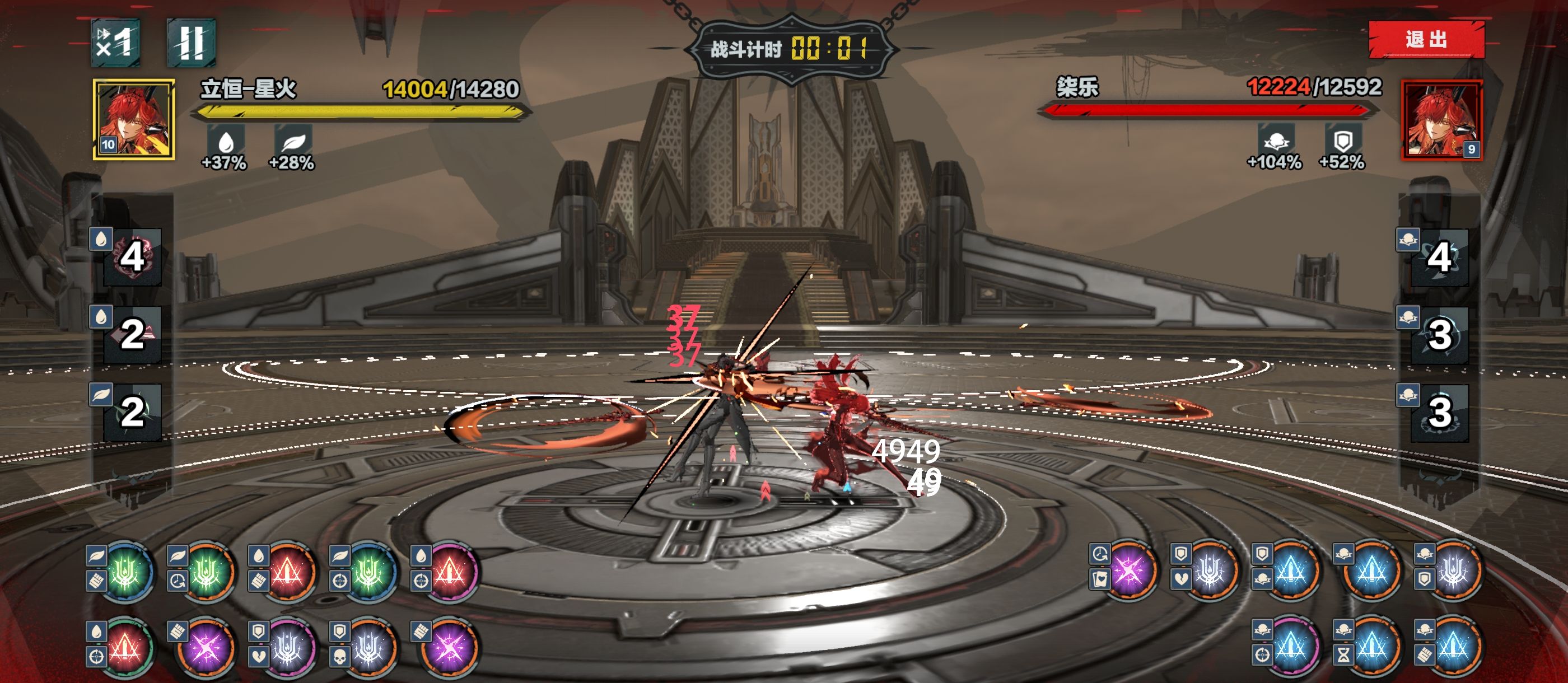Click the red 退出 exit button
This screenshot has height=683, width=1568.
(1426, 40)
